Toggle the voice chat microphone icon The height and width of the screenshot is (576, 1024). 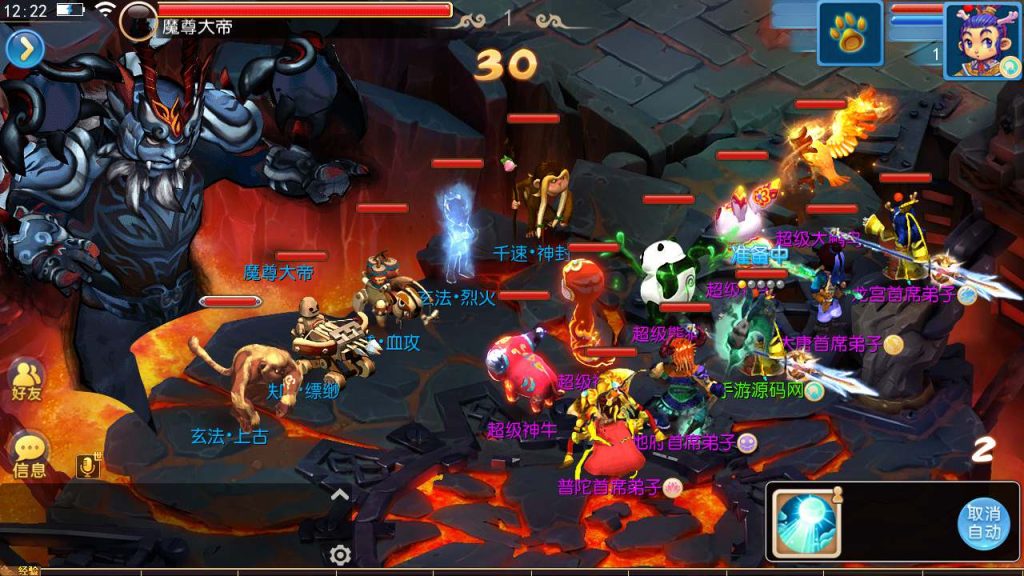[x=88, y=465]
